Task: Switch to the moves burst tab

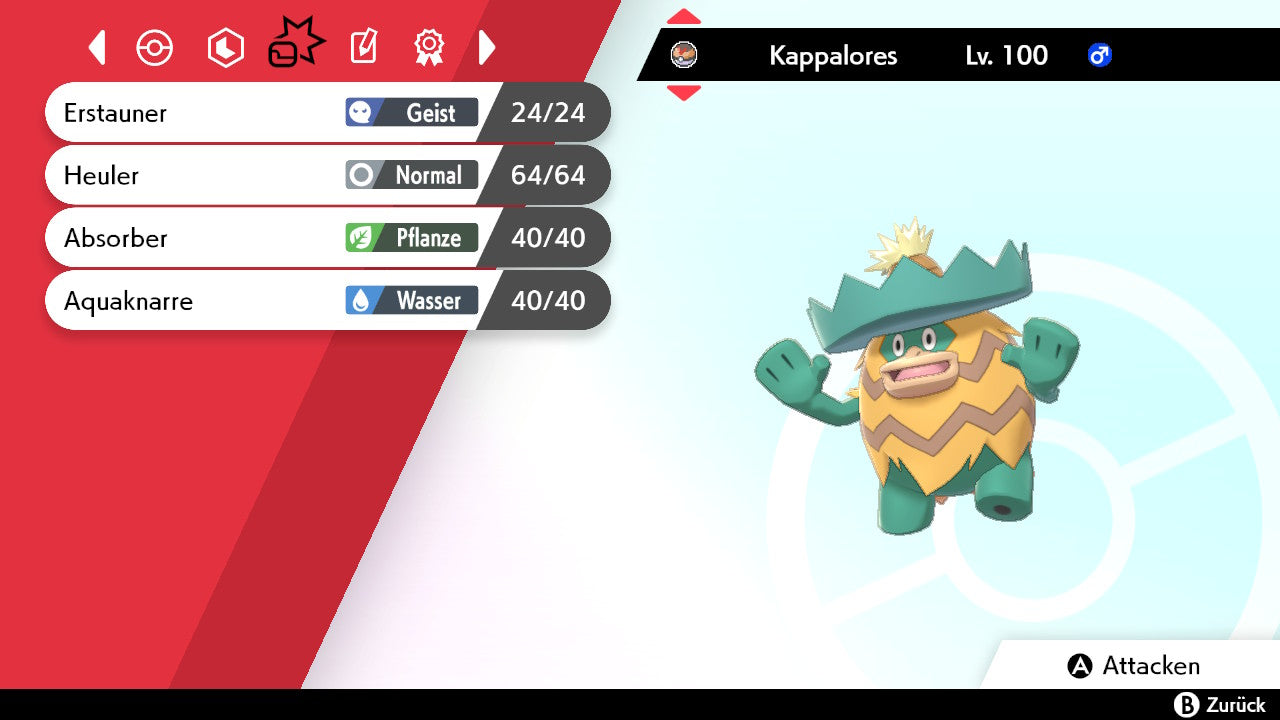Action: pyautogui.click(x=295, y=45)
